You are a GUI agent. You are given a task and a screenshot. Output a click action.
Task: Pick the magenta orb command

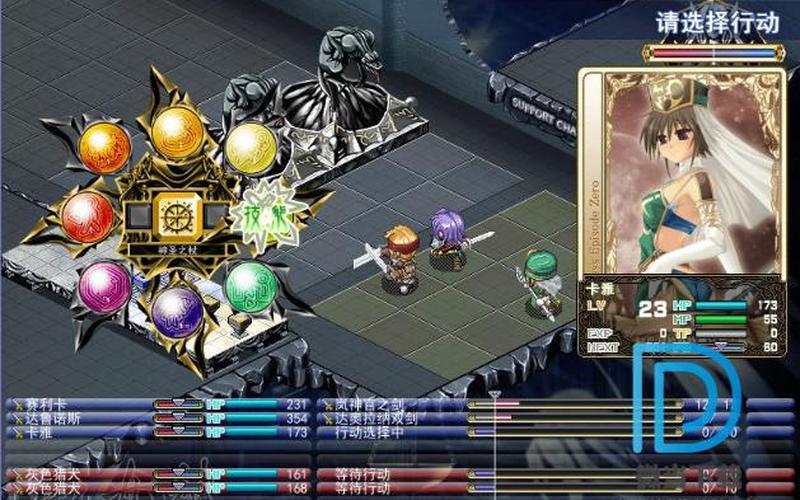point(104,287)
